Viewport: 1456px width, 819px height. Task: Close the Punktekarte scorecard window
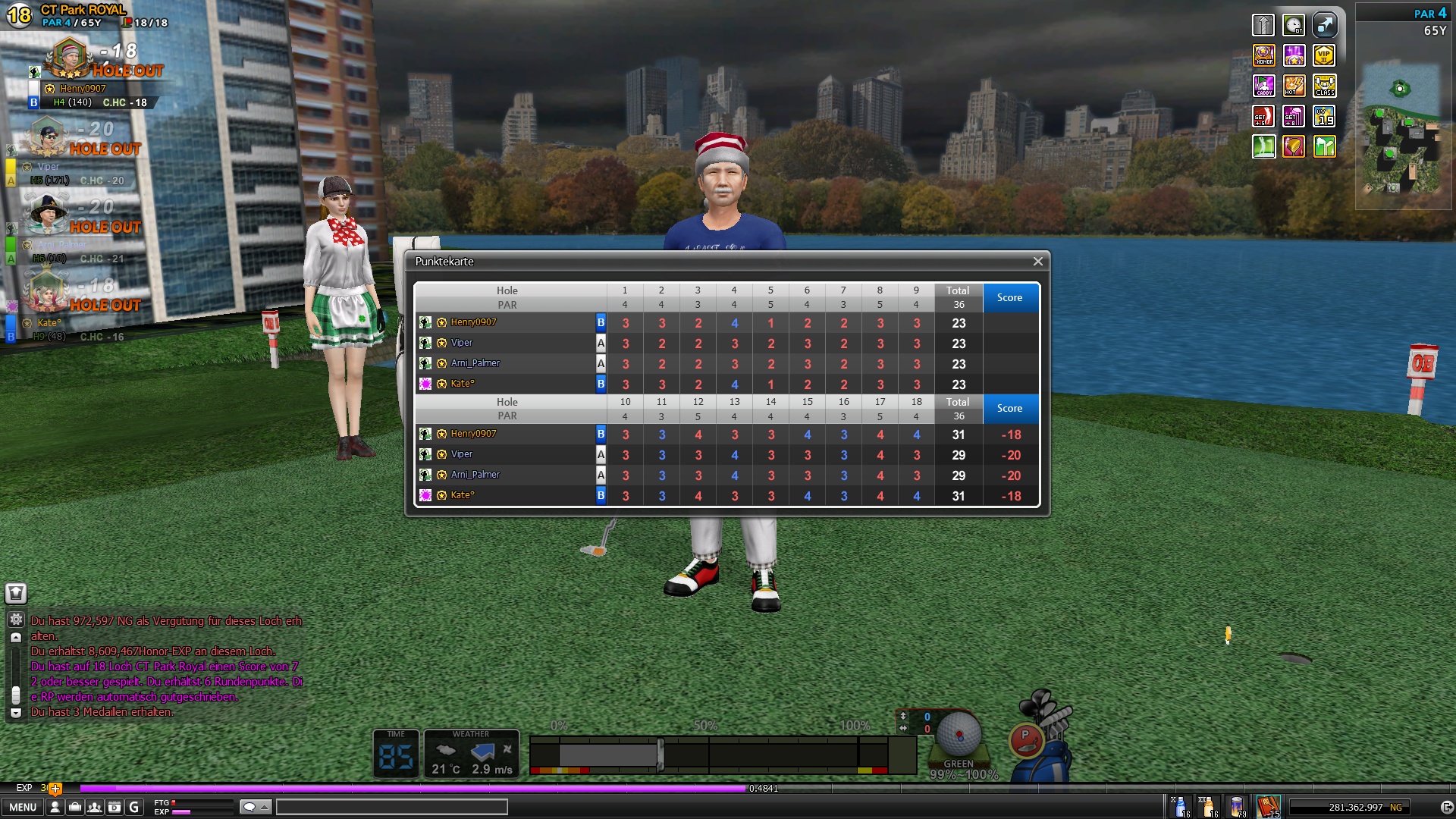point(1037,262)
